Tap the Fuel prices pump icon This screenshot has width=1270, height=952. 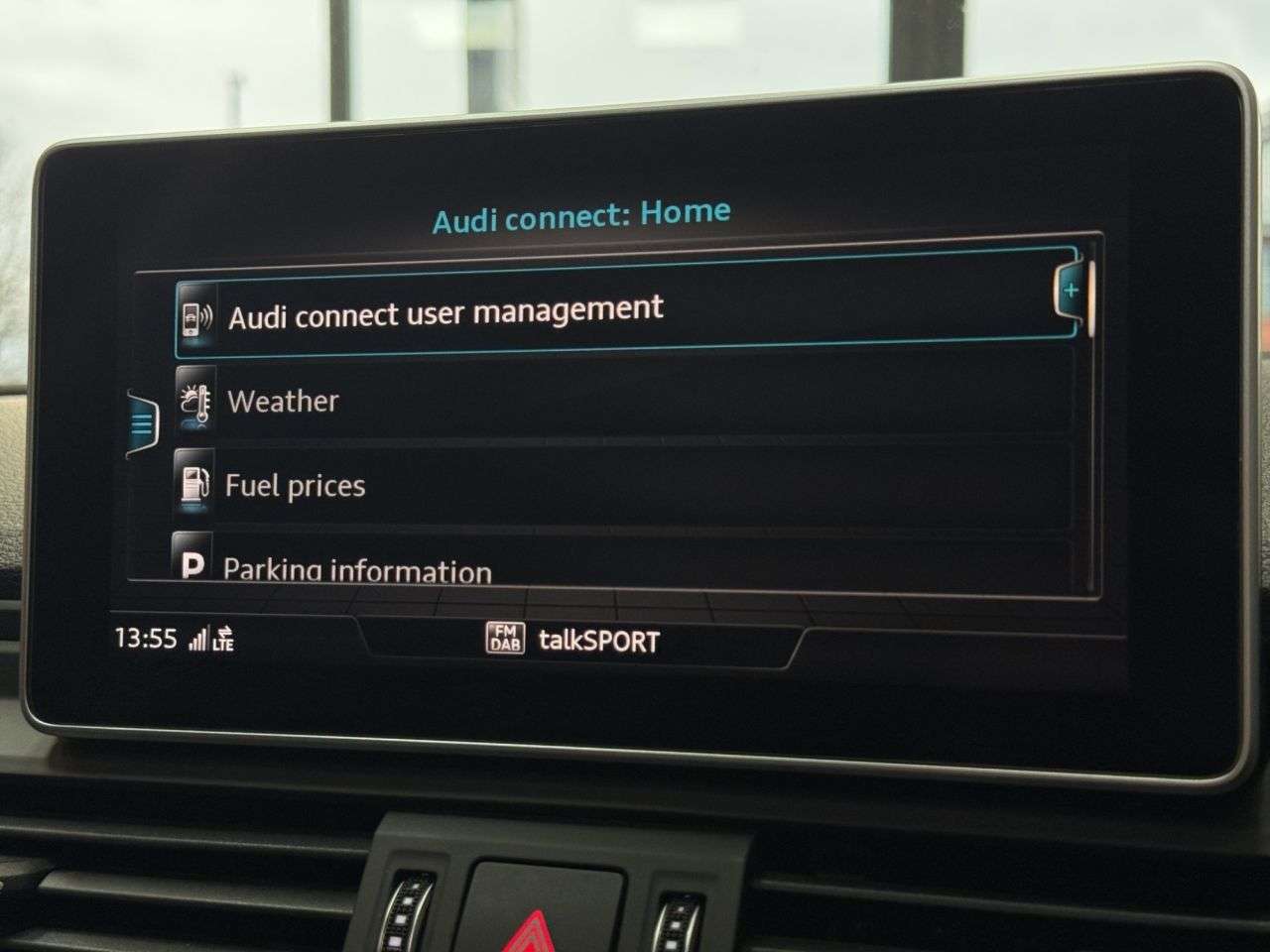tap(194, 485)
